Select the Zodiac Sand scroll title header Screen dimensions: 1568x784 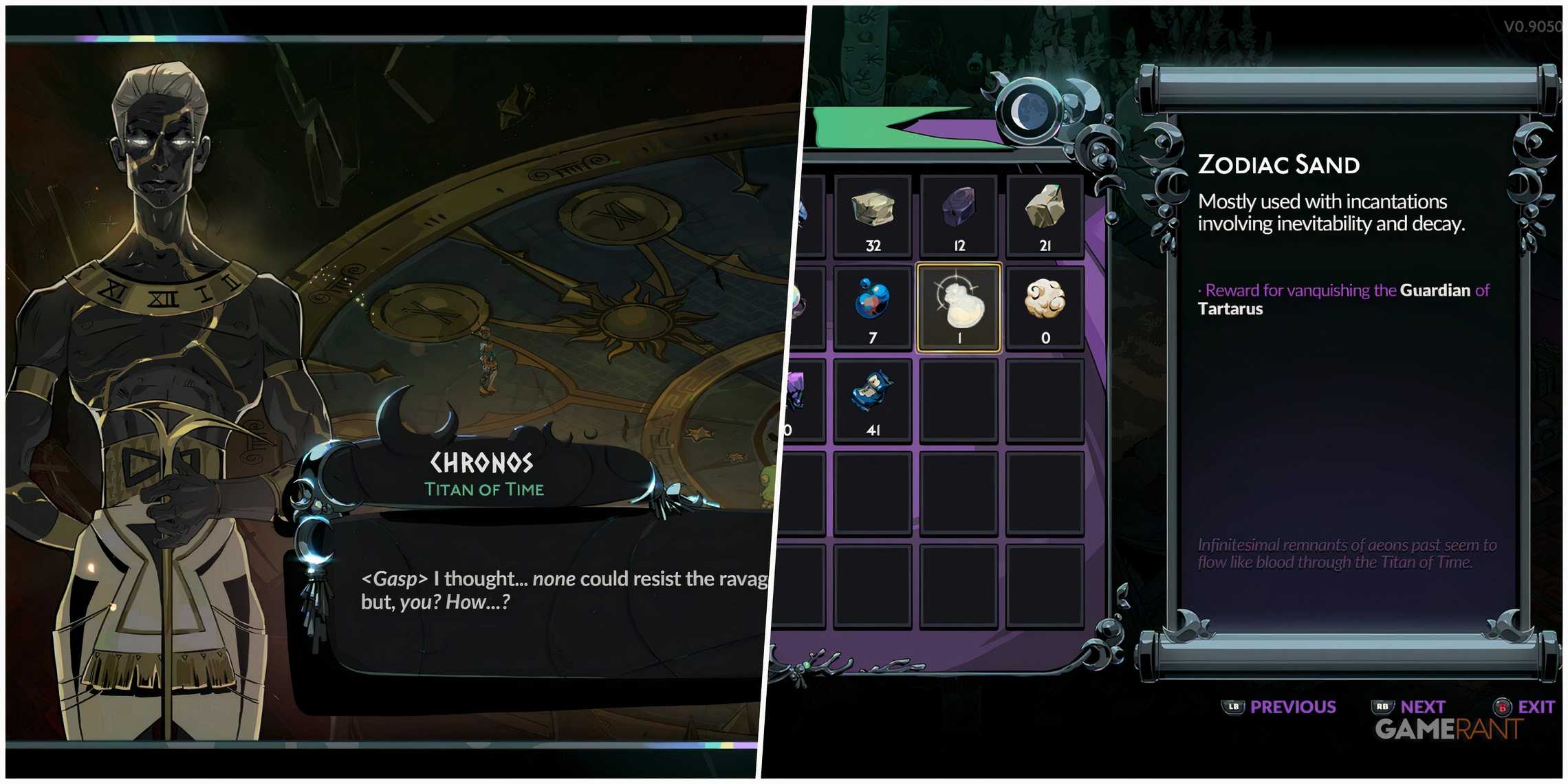[x=1279, y=164]
